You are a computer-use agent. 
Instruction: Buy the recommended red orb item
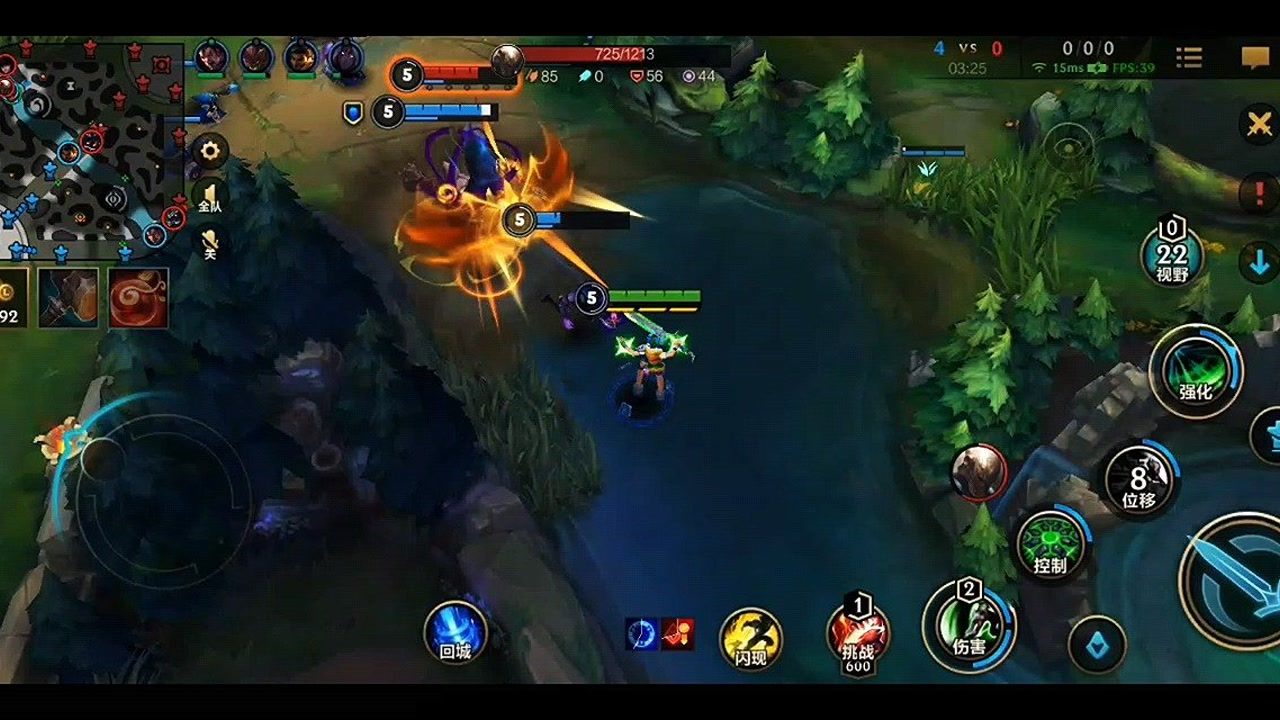(138, 297)
